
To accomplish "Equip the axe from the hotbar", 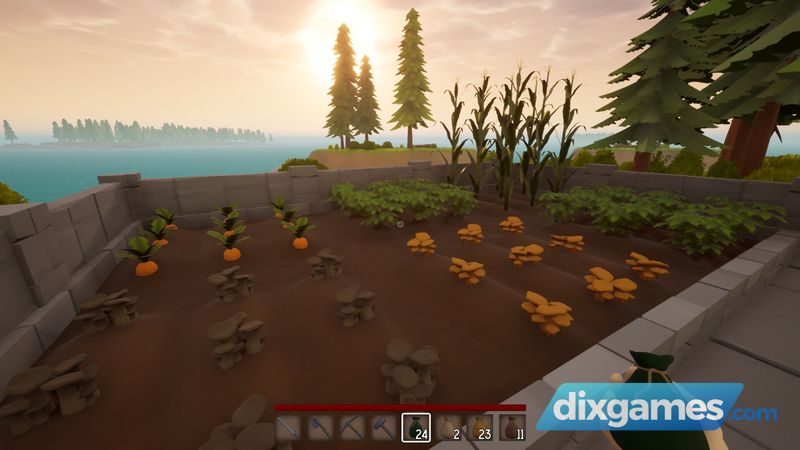I will [321, 428].
